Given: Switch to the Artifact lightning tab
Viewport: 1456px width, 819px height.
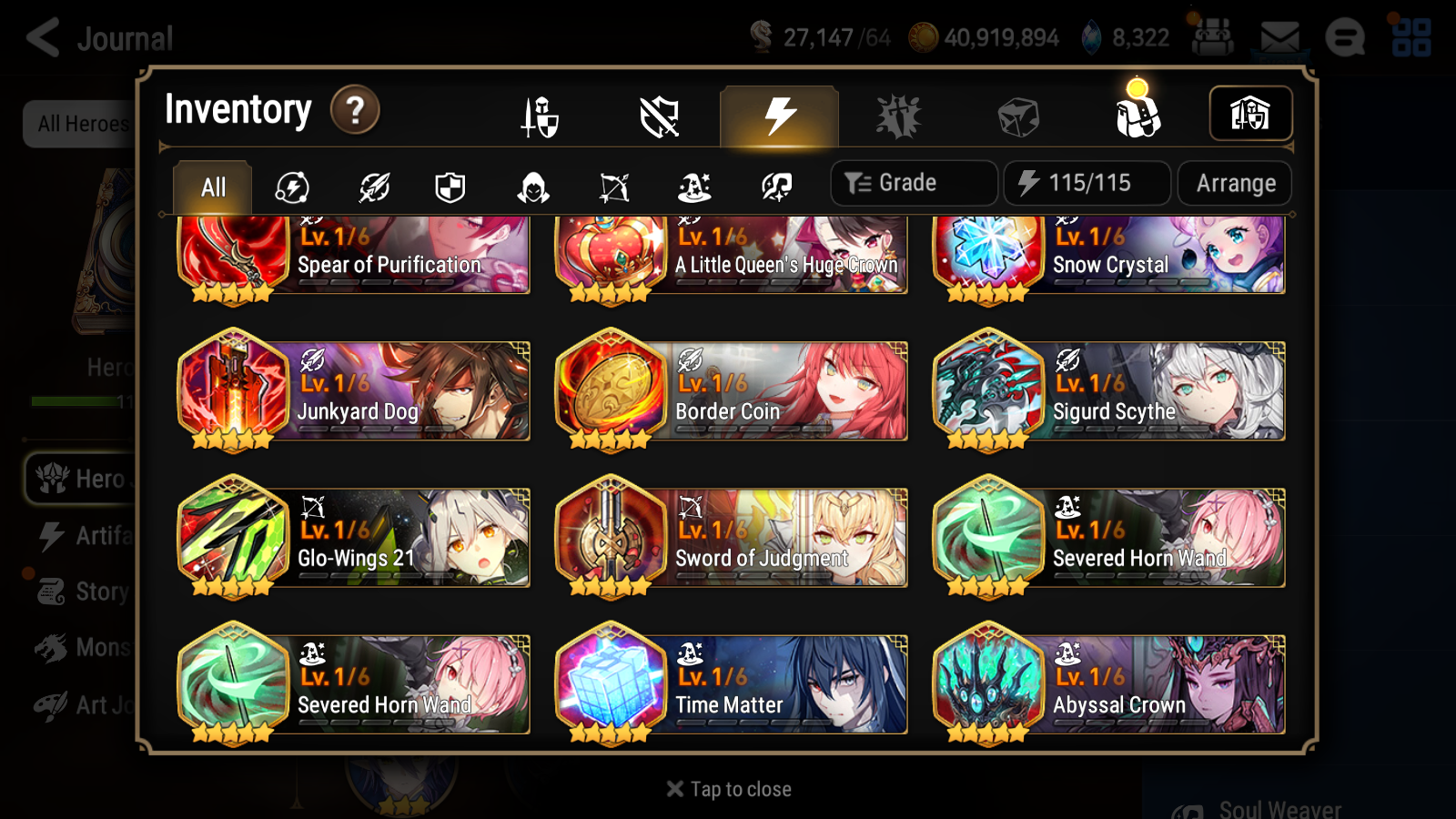Looking at the screenshot, I should [776, 116].
